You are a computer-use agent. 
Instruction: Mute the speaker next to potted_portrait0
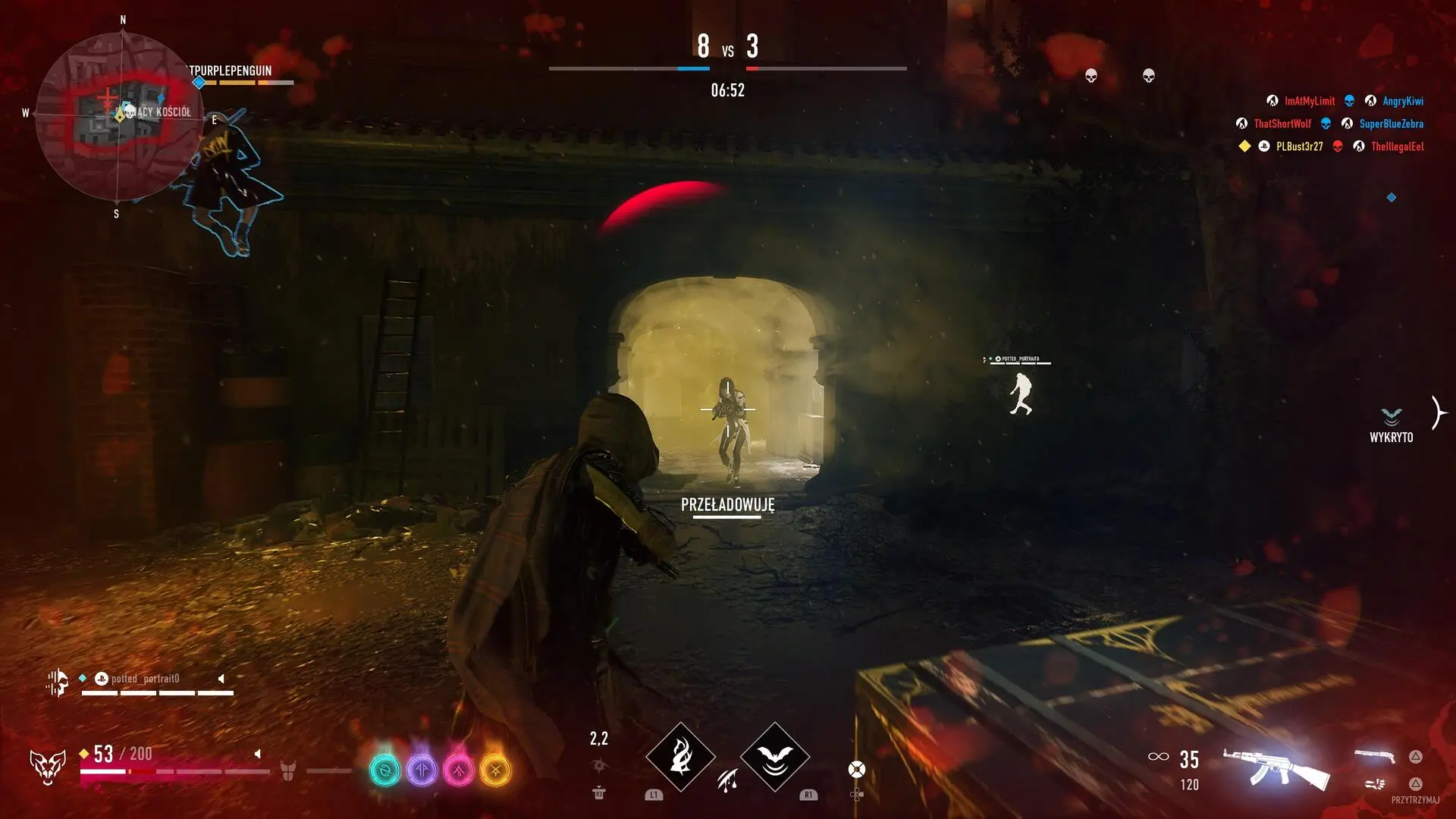click(x=221, y=679)
